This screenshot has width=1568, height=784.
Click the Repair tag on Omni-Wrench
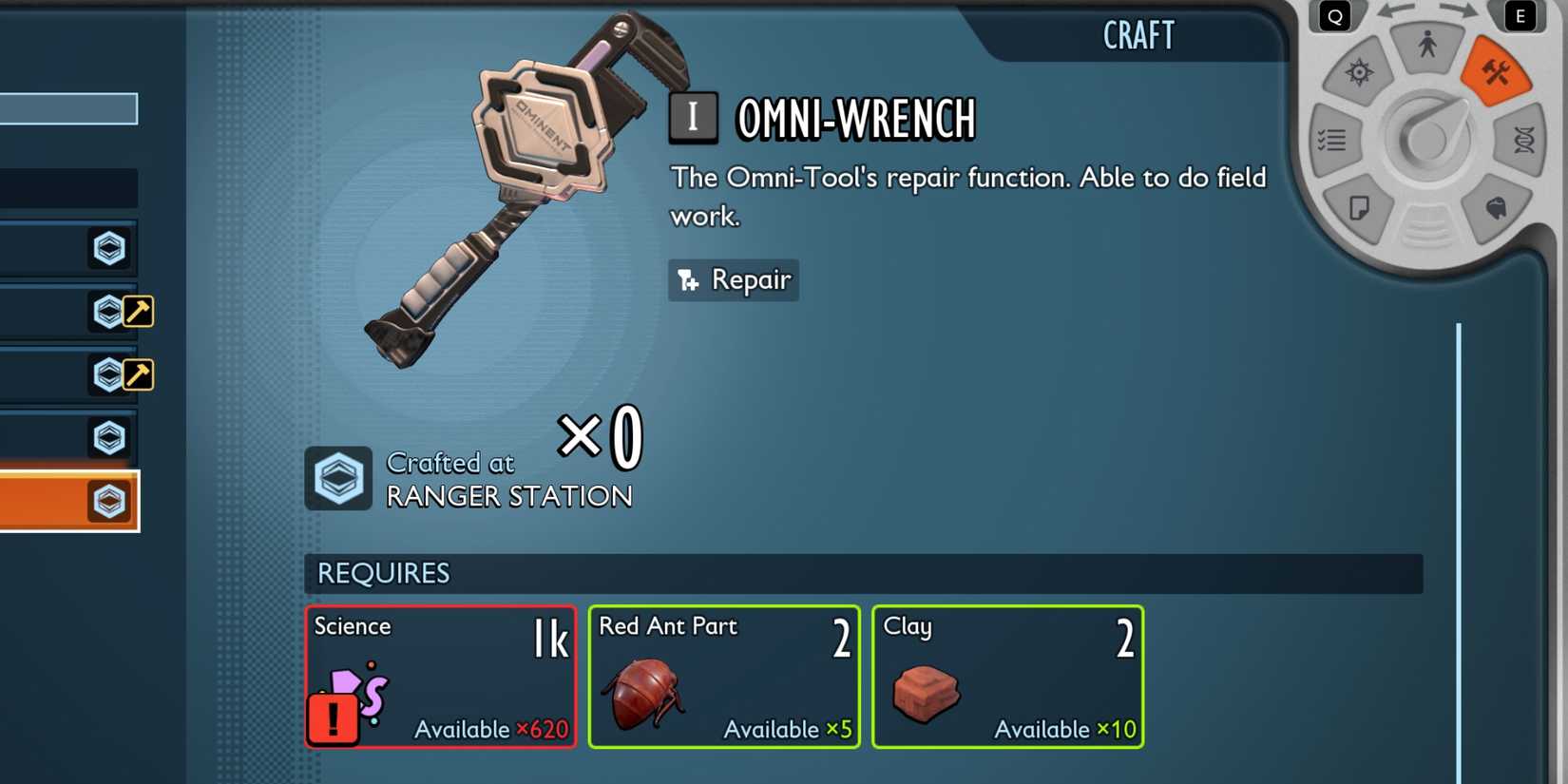pos(734,280)
